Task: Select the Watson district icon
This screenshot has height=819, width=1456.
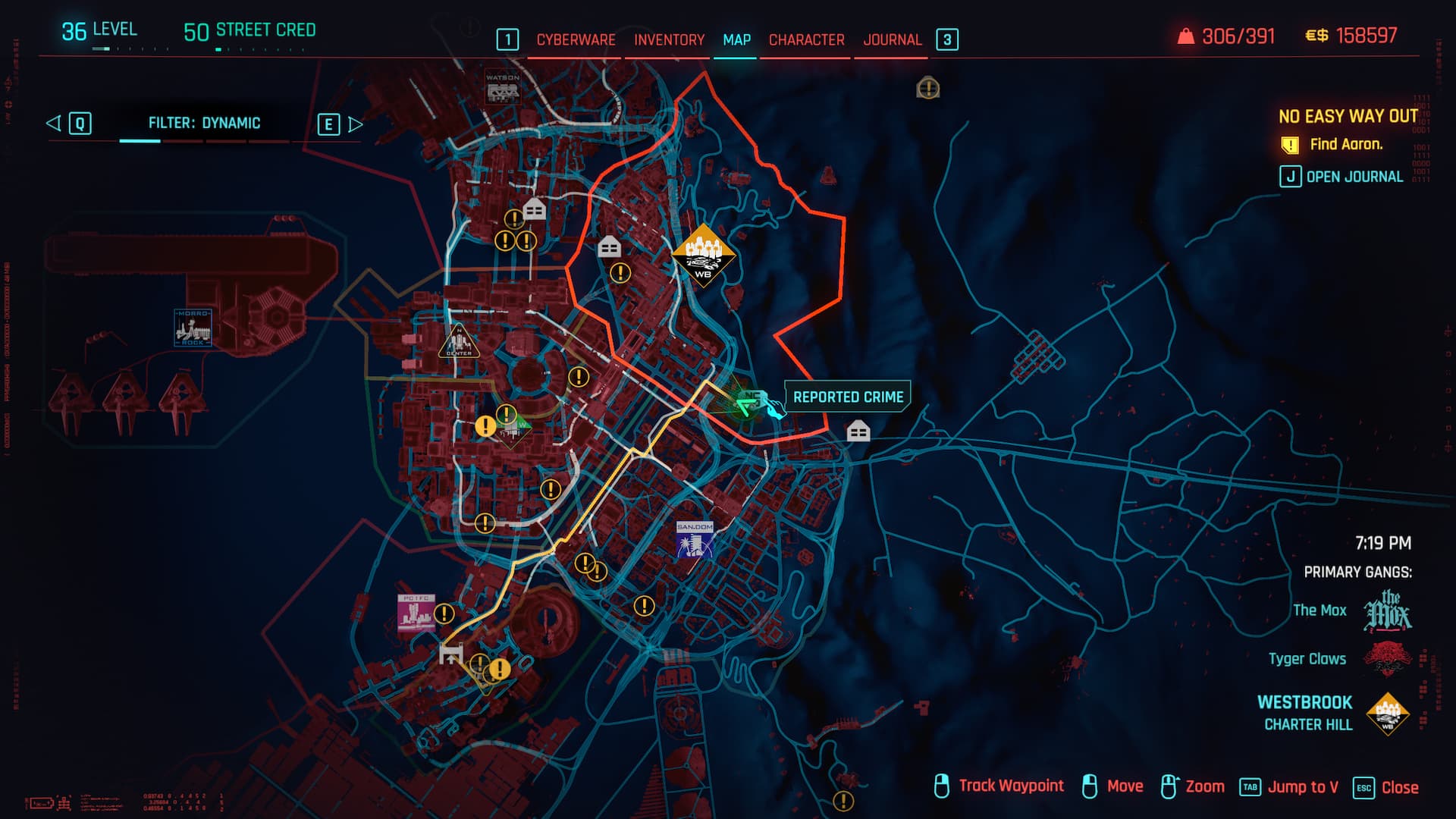Action: [x=503, y=88]
